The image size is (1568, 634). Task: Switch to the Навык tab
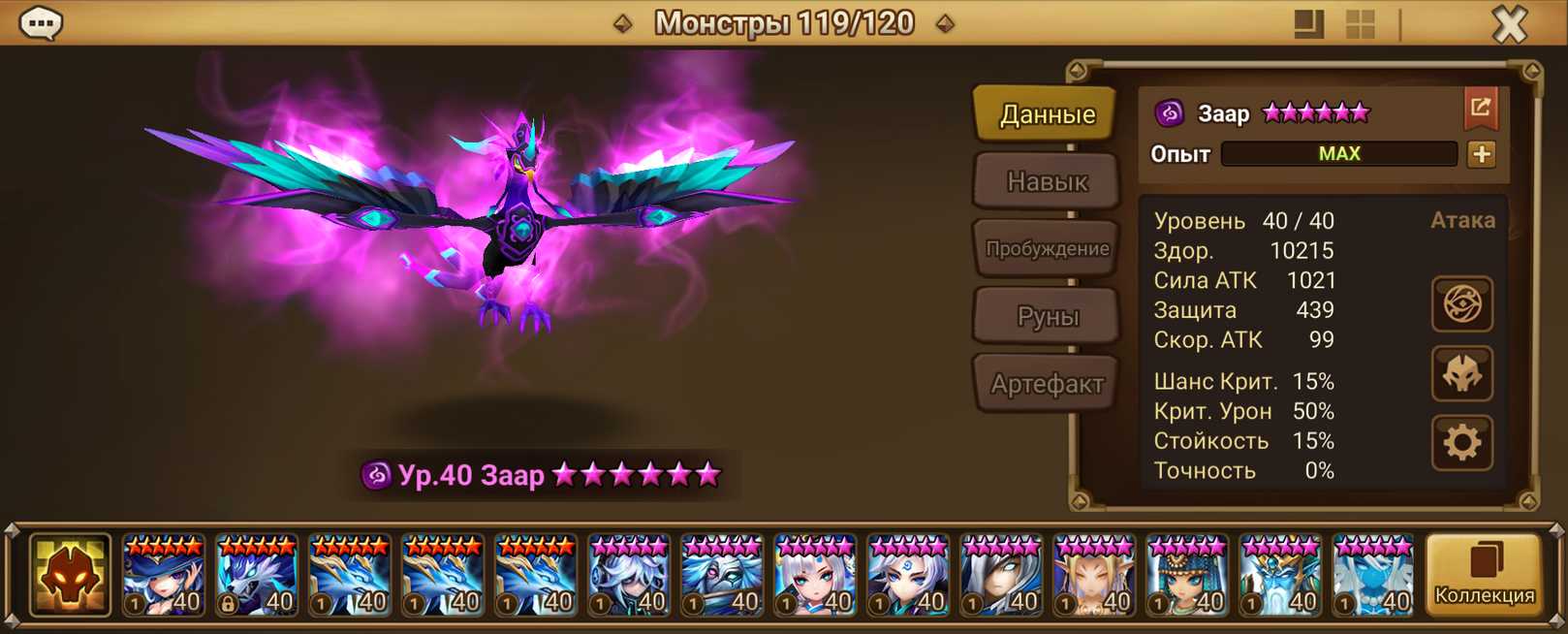coord(1047,181)
